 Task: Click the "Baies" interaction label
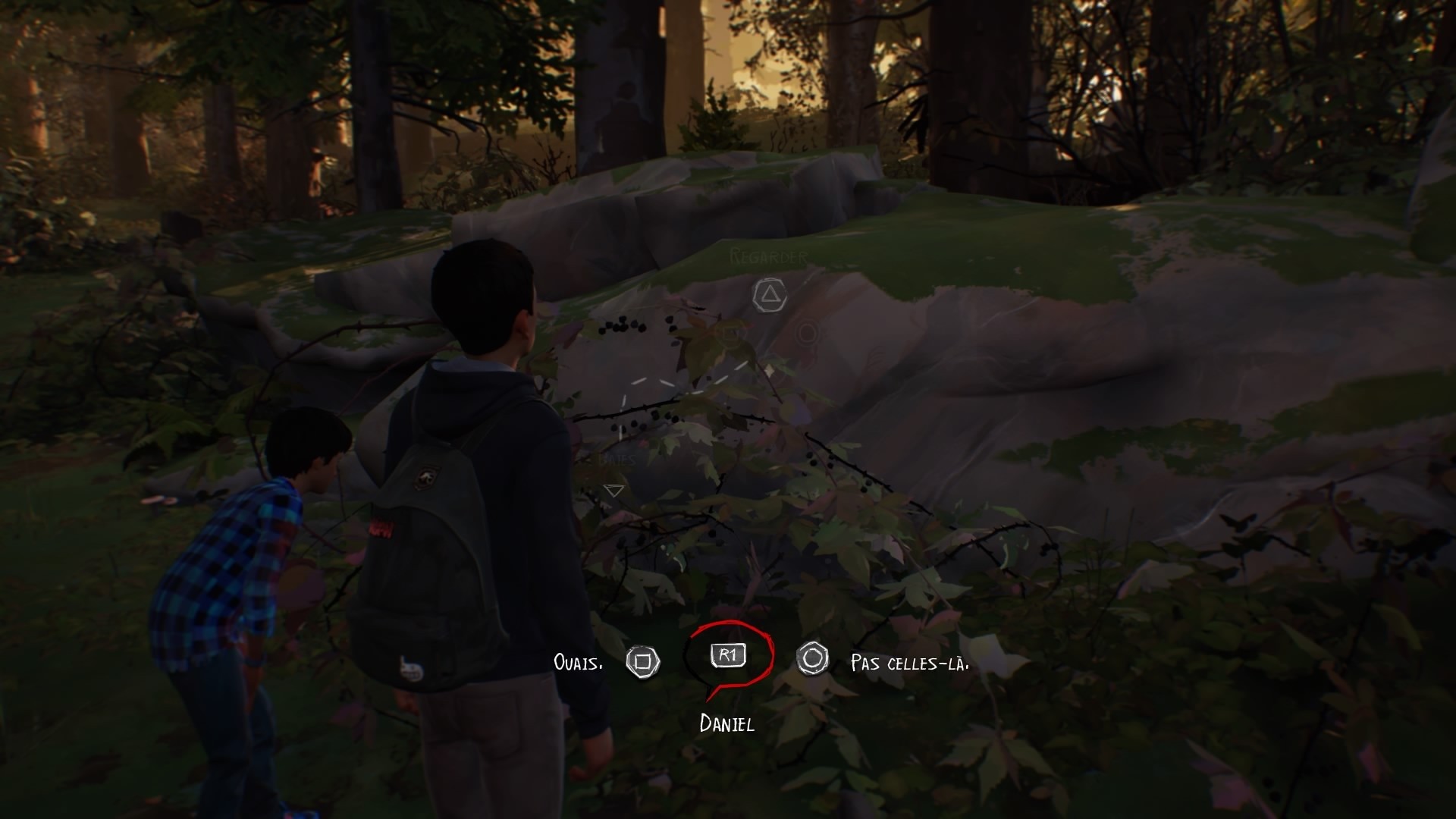618,459
